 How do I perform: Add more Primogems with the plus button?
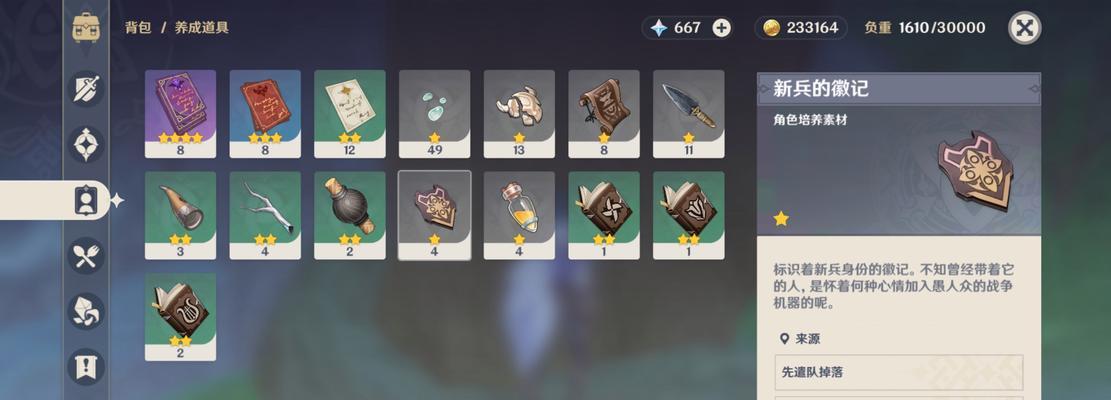click(x=721, y=28)
